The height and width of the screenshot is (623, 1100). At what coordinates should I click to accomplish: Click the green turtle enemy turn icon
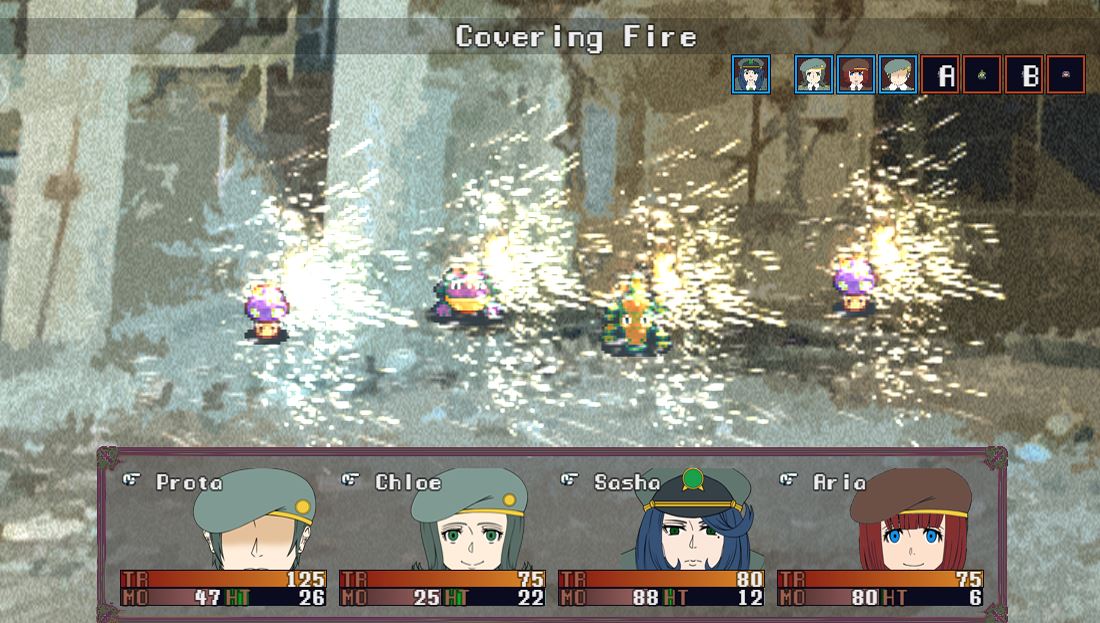pos(983,75)
